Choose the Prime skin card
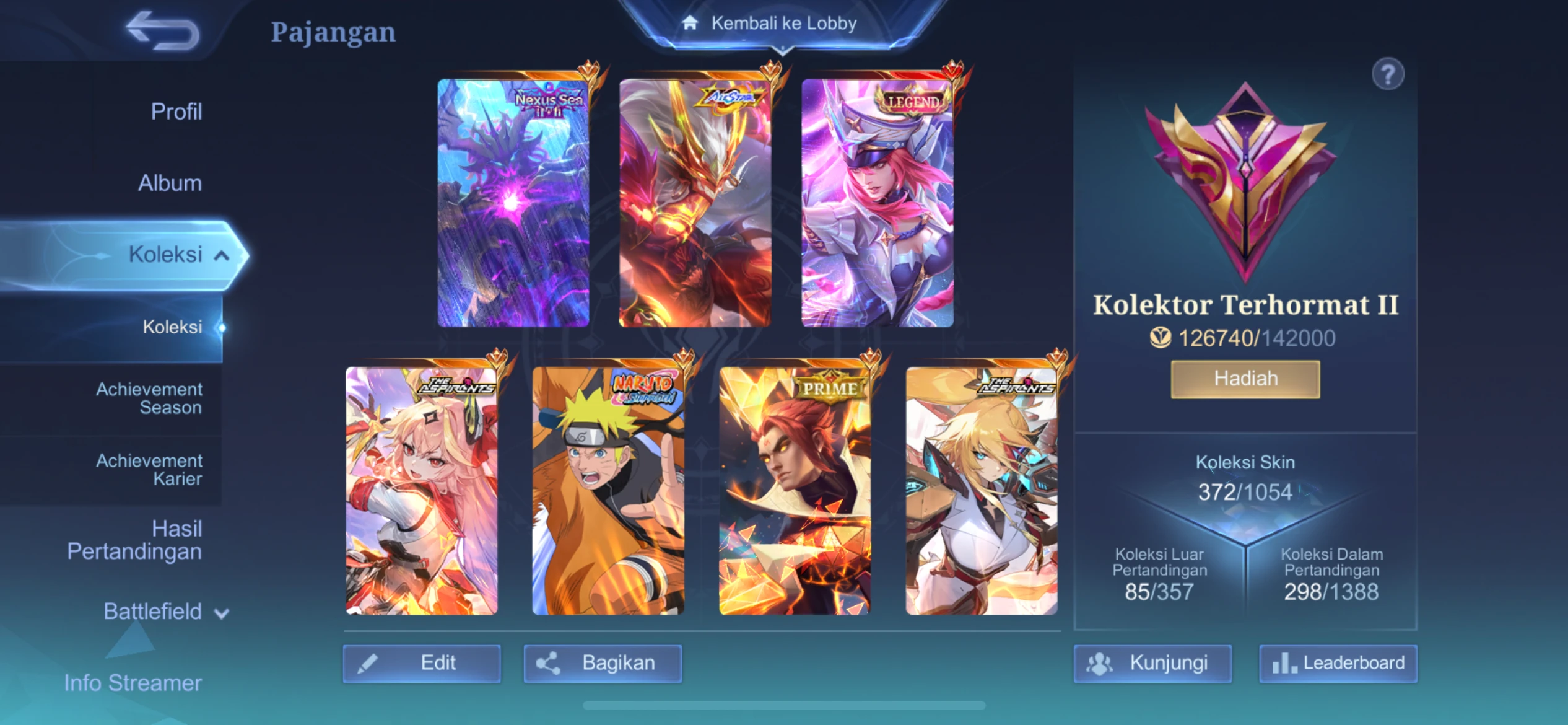Image resolution: width=1568 pixels, height=725 pixels. (x=795, y=490)
